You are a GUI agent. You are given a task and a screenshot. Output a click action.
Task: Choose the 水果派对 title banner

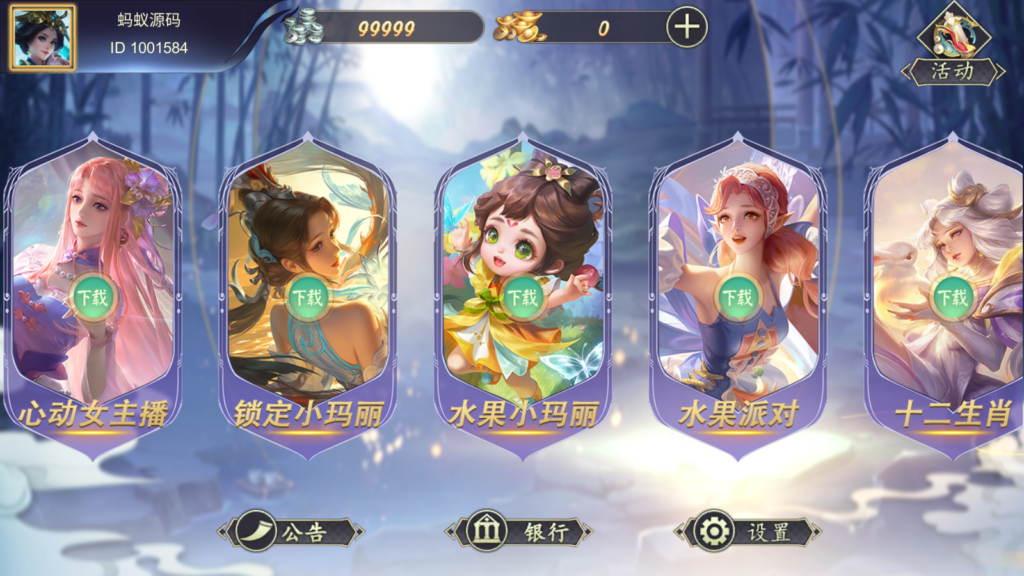pyautogui.click(x=737, y=415)
